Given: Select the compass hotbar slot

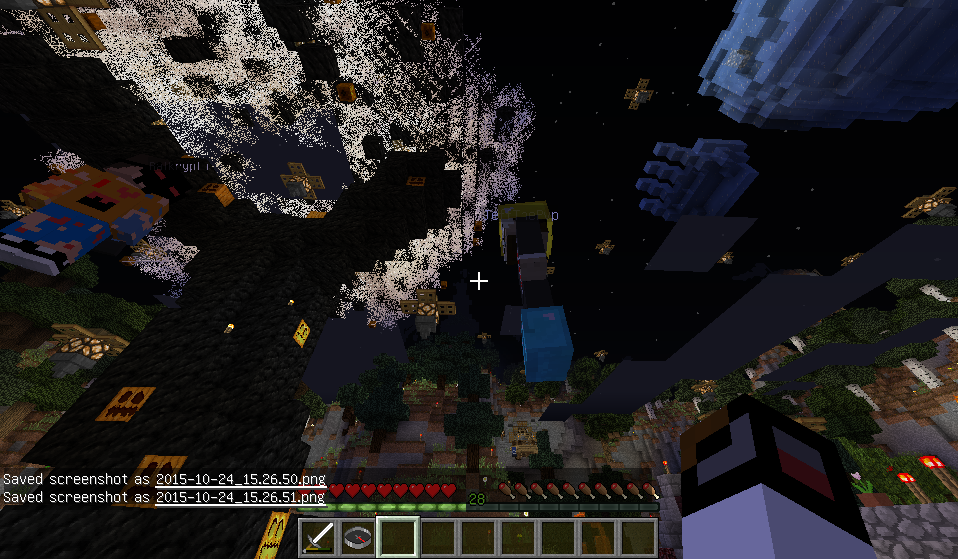Looking at the screenshot, I should coord(359,537).
